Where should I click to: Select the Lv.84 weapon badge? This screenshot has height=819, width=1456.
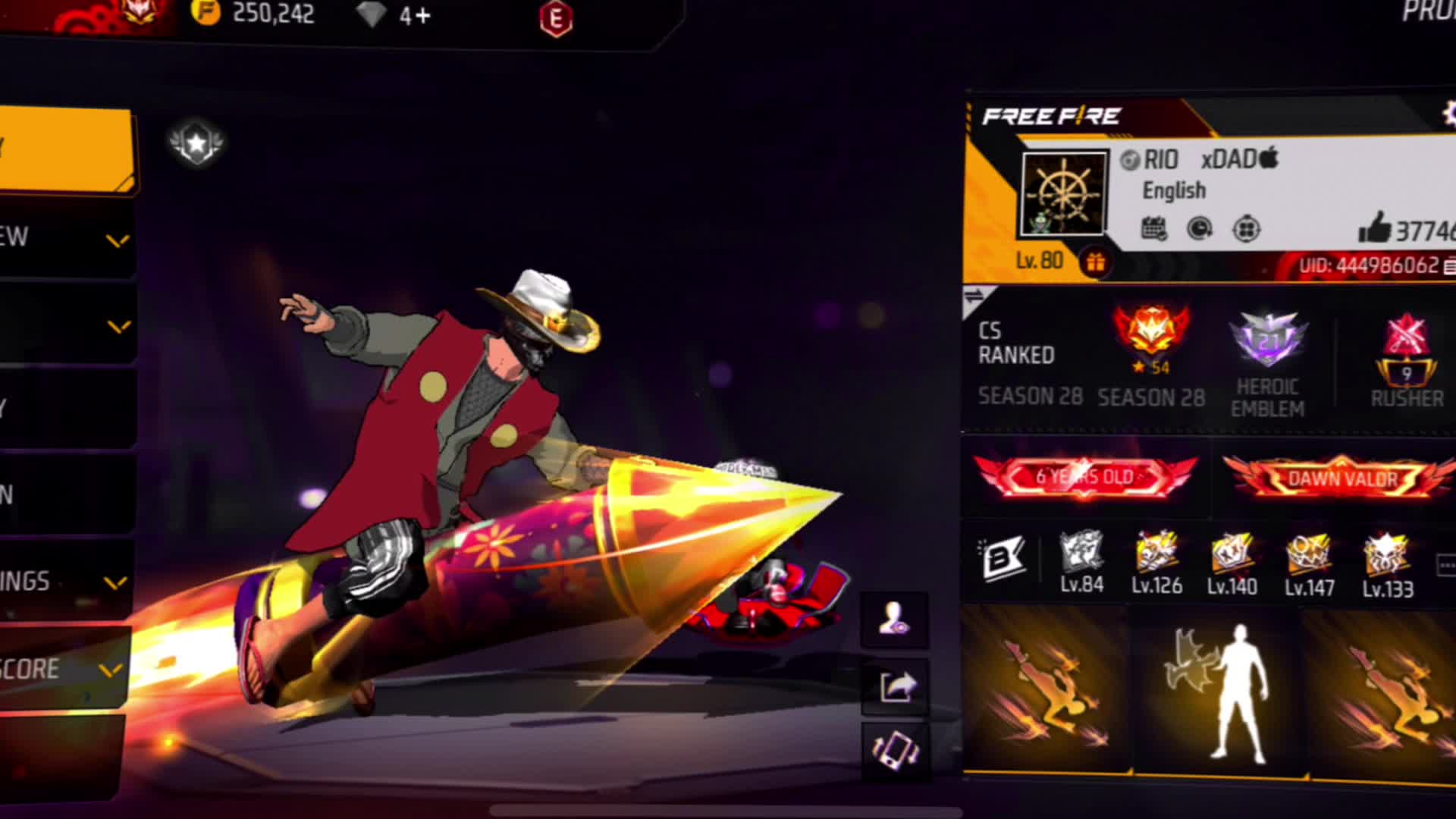(1081, 562)
